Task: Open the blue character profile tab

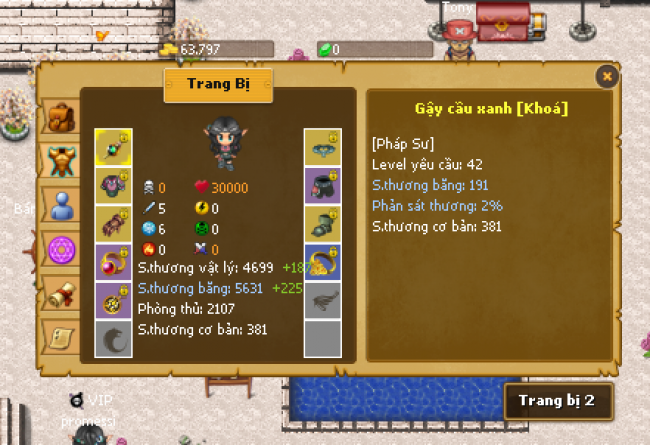Action: pos(61,204)
